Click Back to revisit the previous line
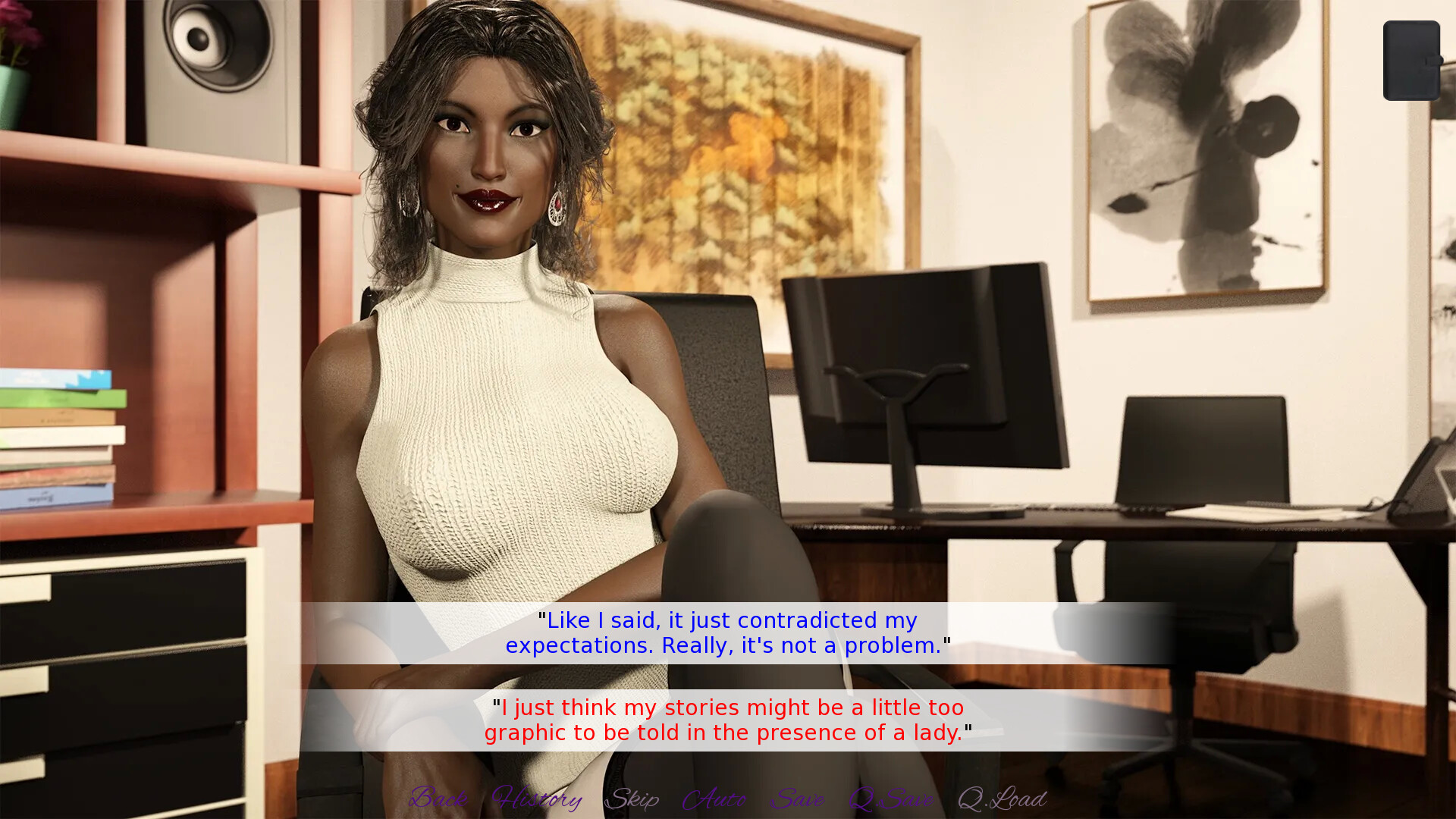Image resolution: width=1456 pixels, height=819 pixels. pos(438,799)
